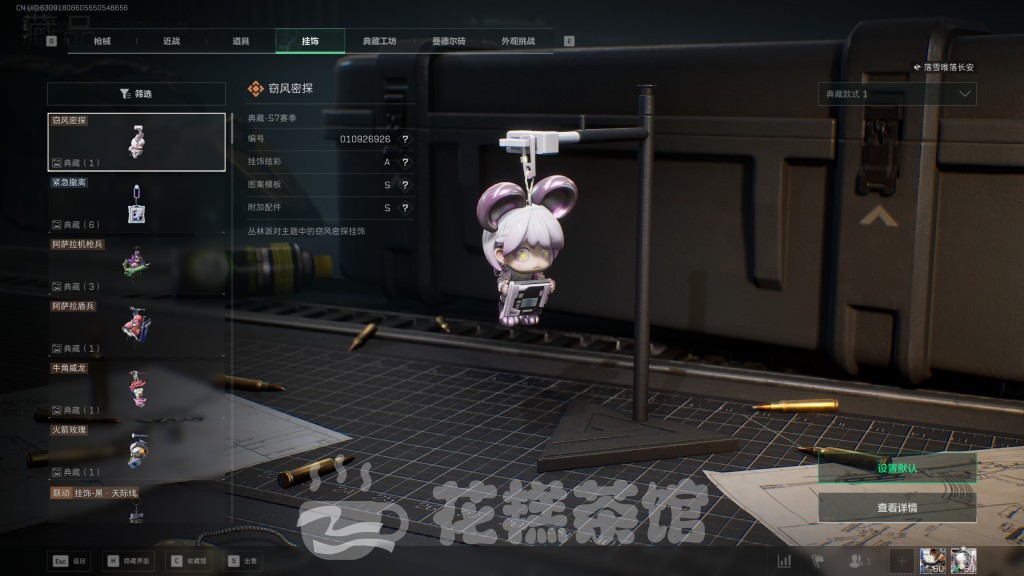
Task: Choose the 紧急撤离 charm entry
Action: click(137, 204)
